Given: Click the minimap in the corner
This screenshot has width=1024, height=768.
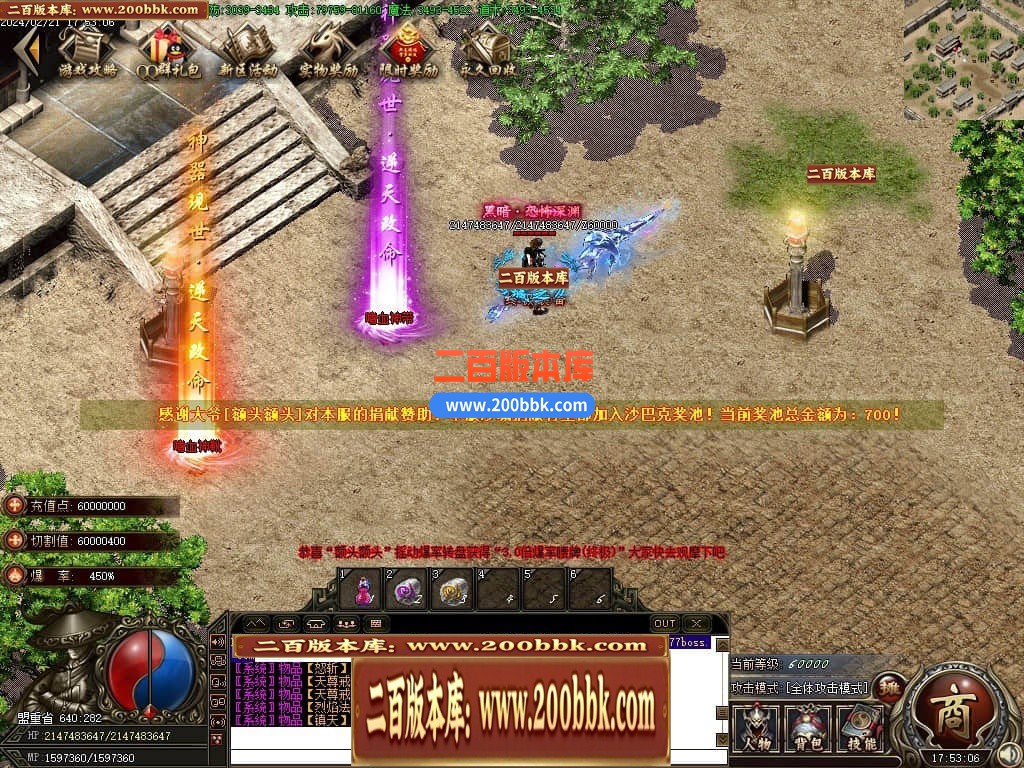Looking at the screenshot, I should coord(963,60).
